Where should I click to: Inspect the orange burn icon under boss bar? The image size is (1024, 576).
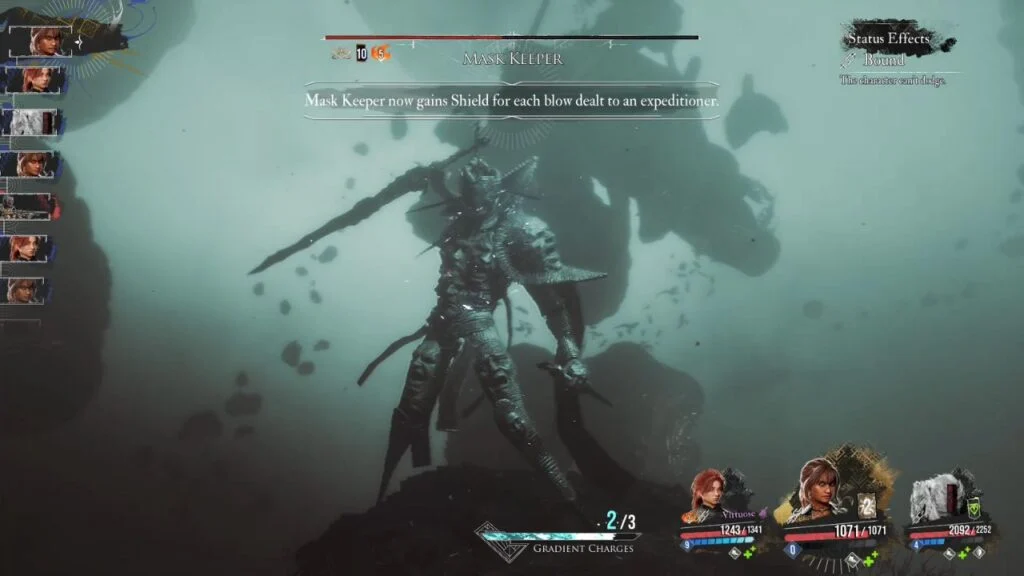point(380,54)
